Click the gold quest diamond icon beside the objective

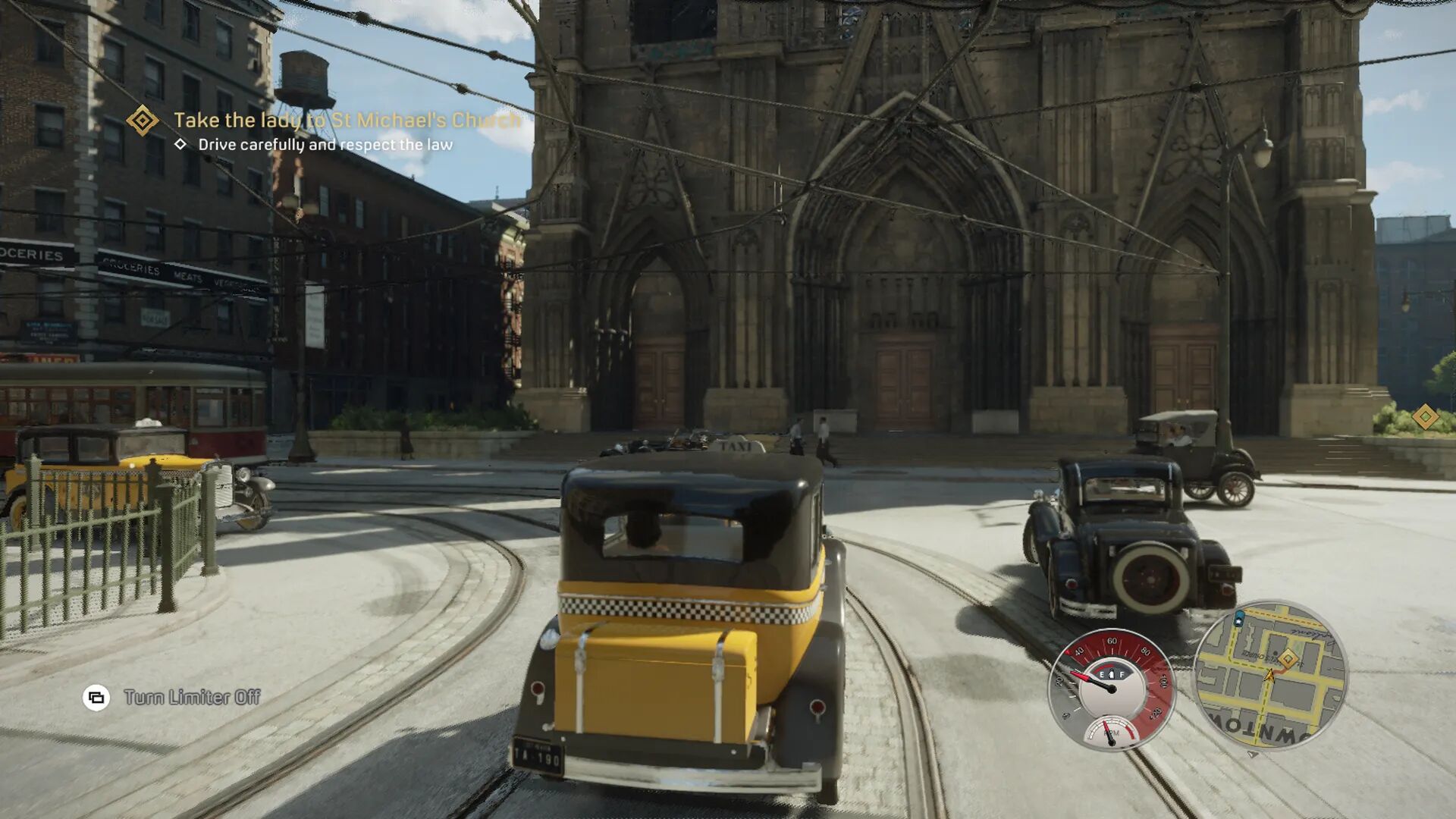(142, 120)
